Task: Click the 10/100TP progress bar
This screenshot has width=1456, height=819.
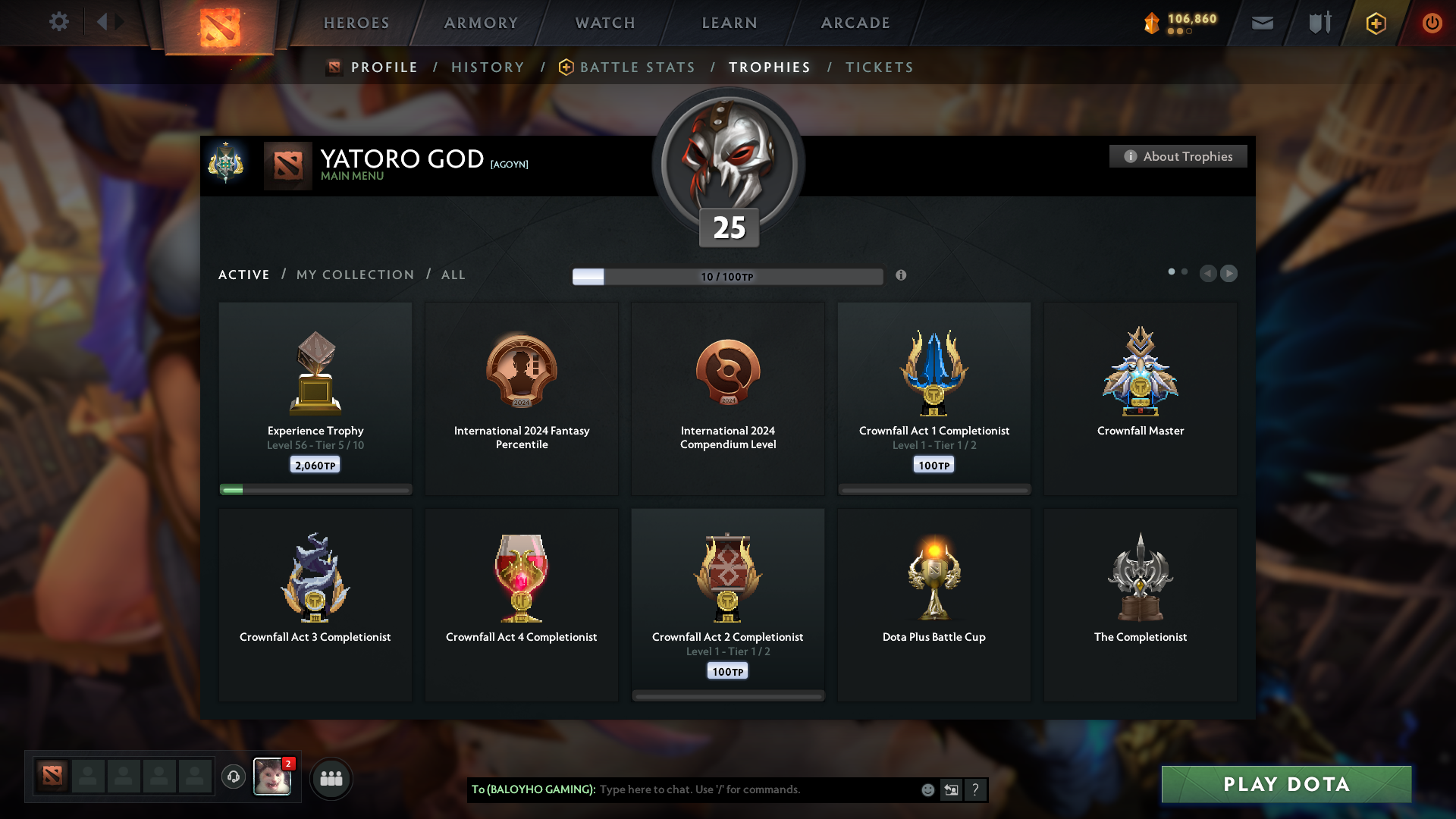Action: click(727, 276)
